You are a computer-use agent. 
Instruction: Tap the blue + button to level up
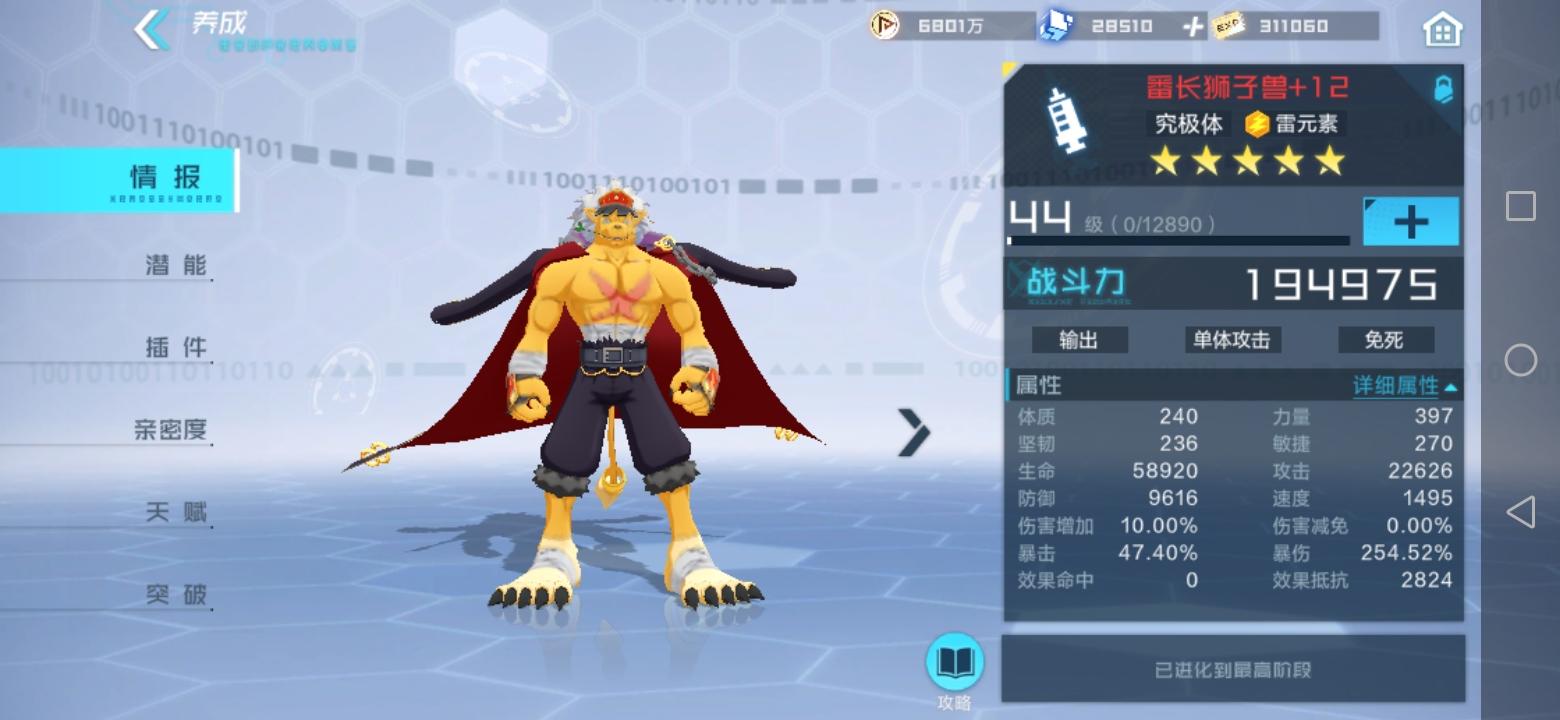coord(1412,220)
